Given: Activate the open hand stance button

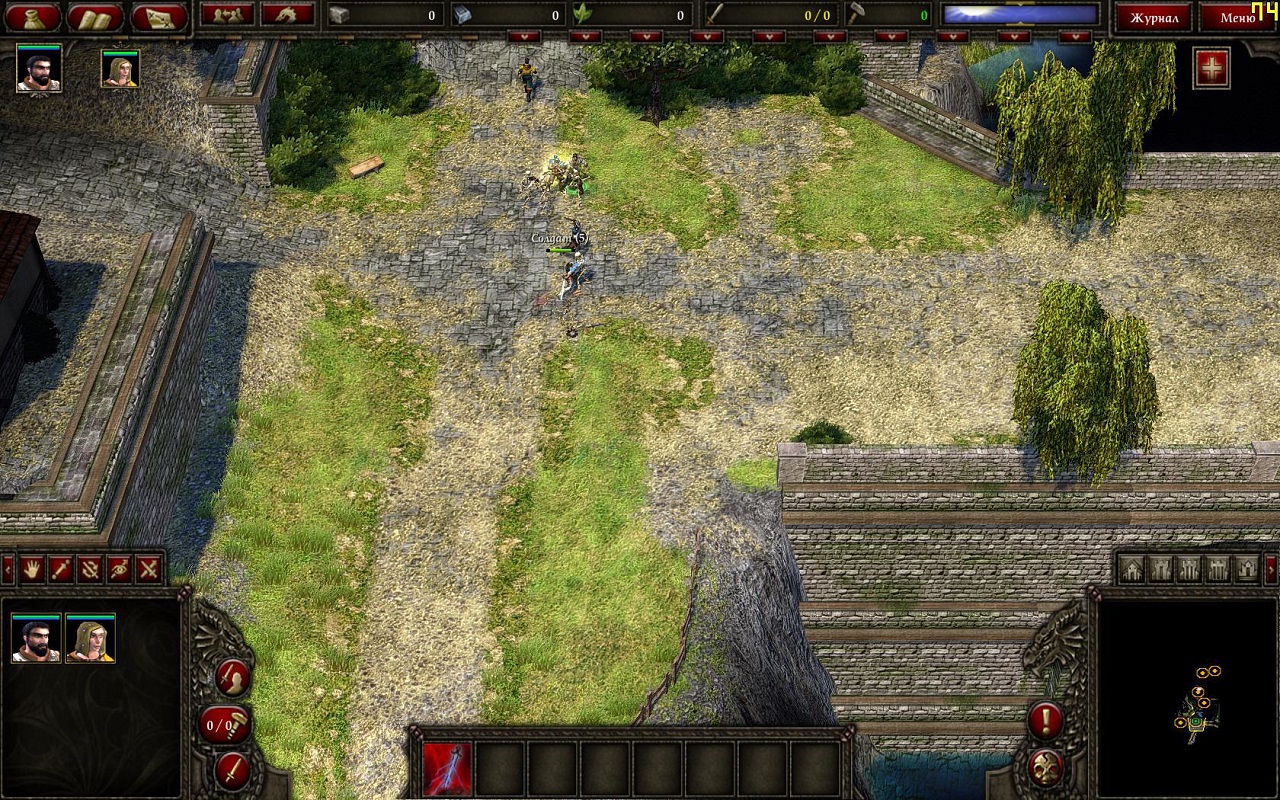Looking at the screenshot, I should pos(32,569).
